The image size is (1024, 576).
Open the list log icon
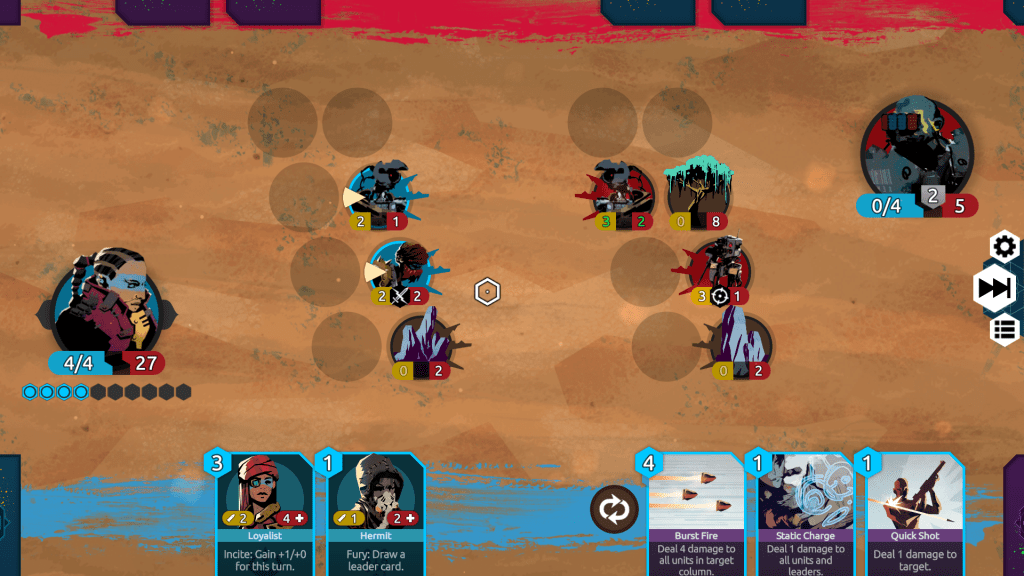coord(1004,329)
